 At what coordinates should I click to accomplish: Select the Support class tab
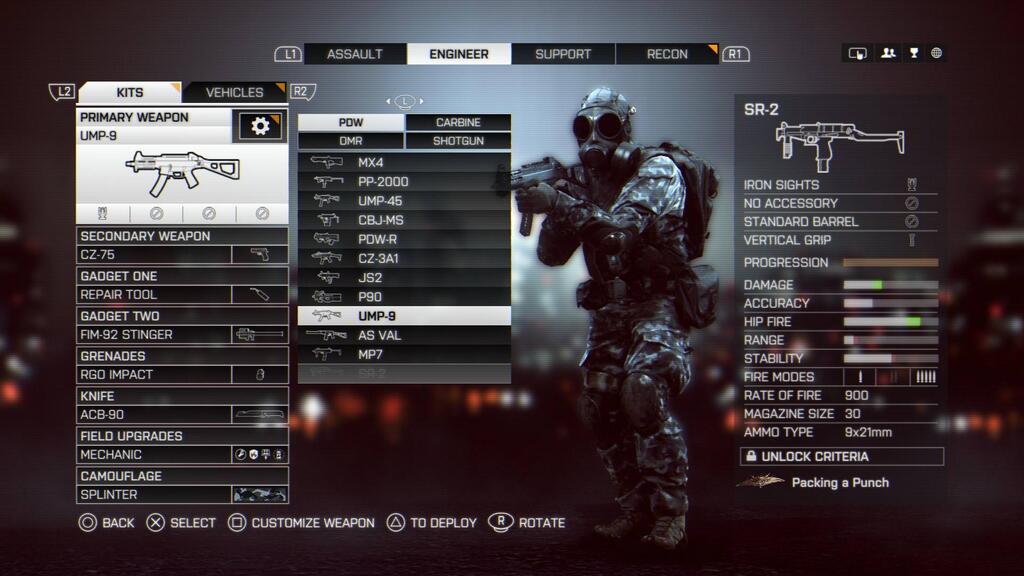[x=563, y=54]
